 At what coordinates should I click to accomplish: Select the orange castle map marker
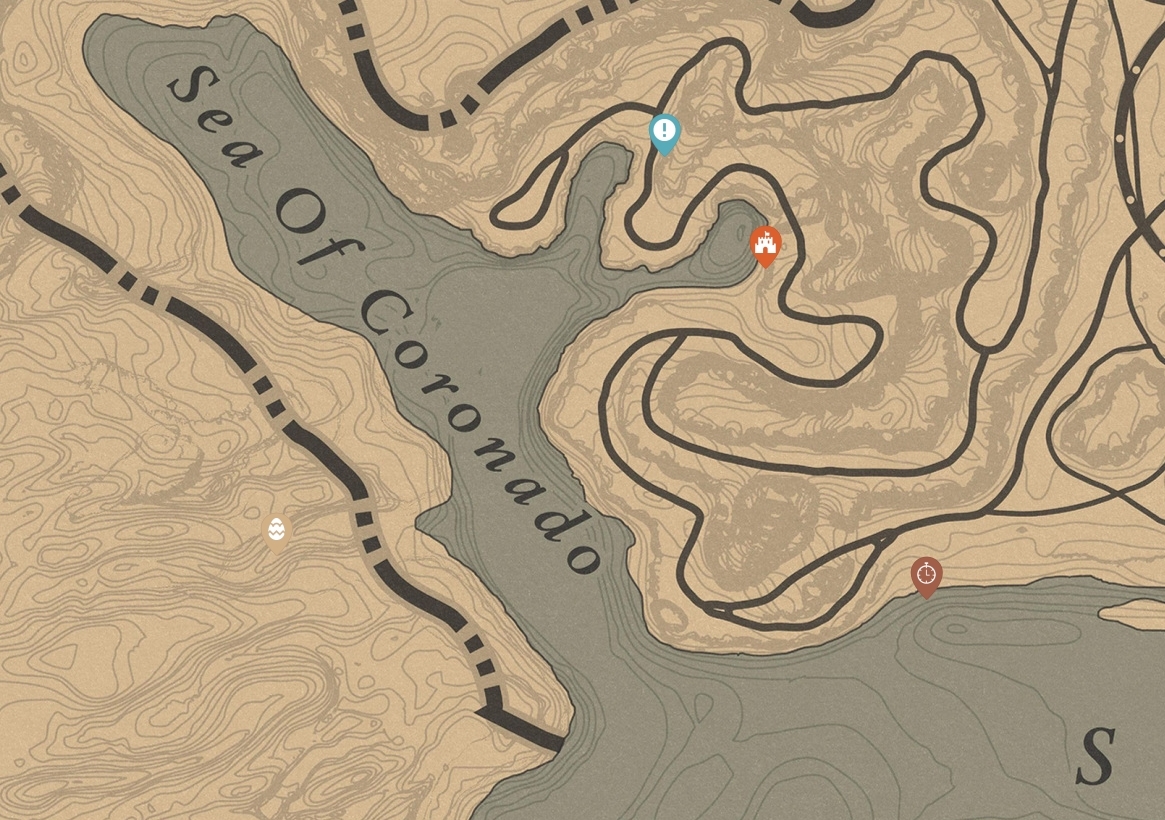[766, 244]
